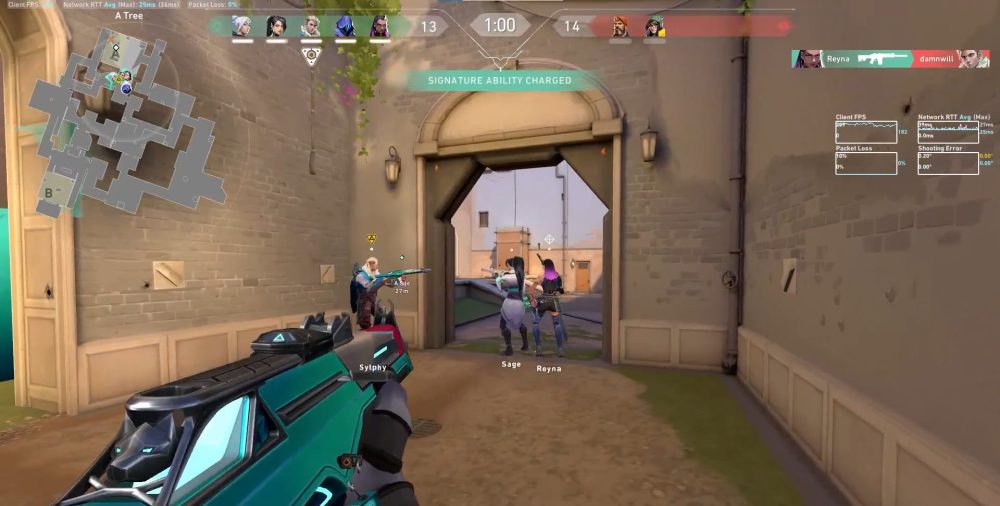Click the spike carrier triangle icon
The height and width of the screenshot is (506, 1000).
(x=311, y=57)
